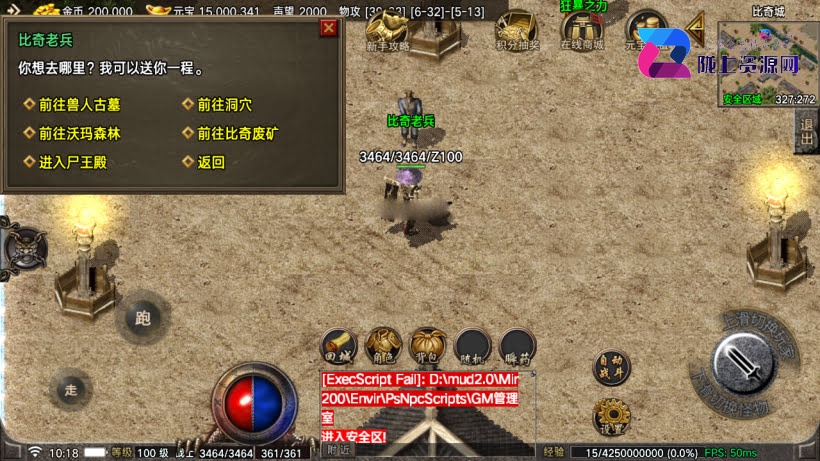Screen dimensions: 820x461
Task: Open the 背包 backpack
Action: (429, 345)
